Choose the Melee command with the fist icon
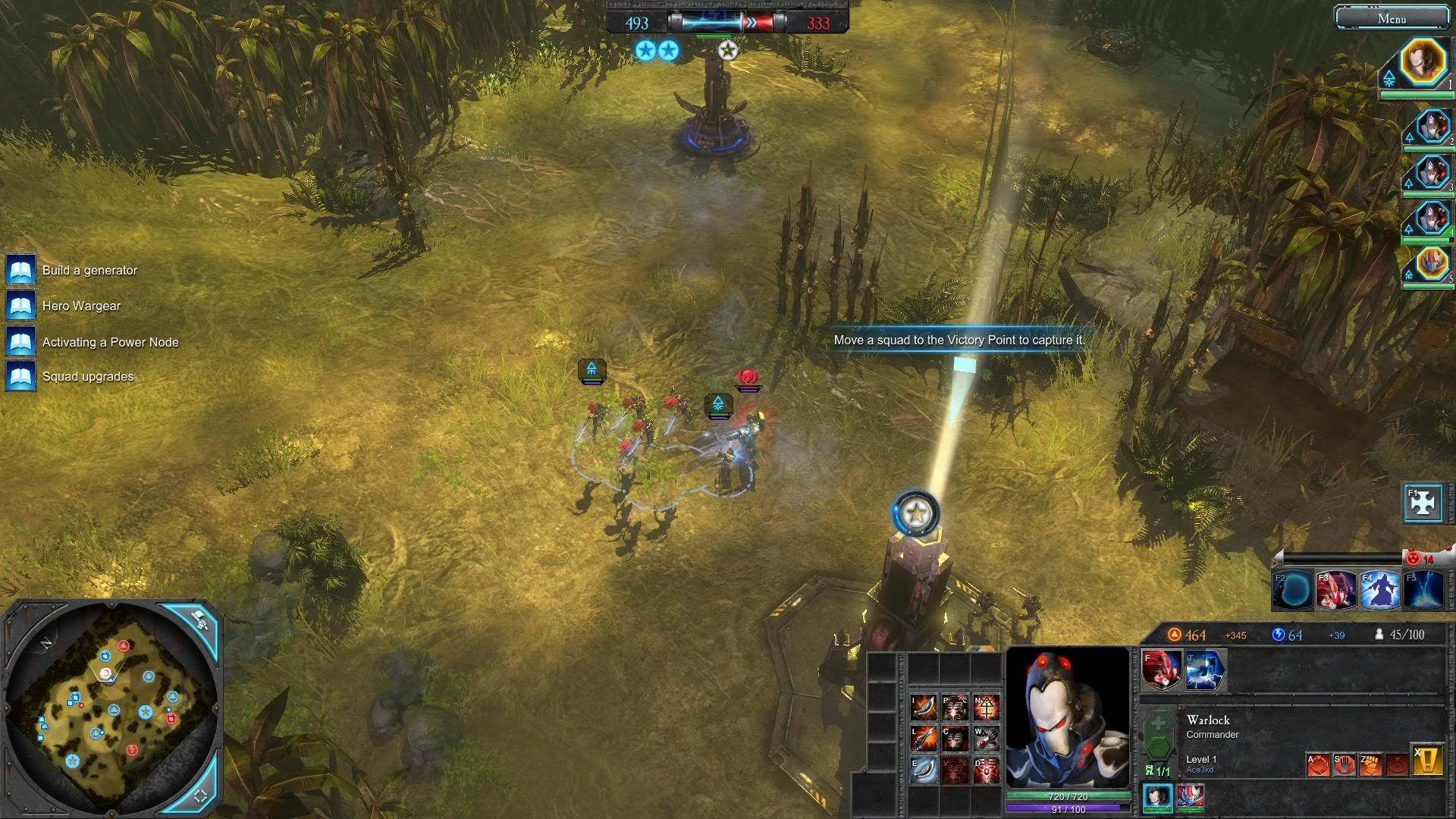The height and width of the screenshot is (819, 1456). [1370, 764]
